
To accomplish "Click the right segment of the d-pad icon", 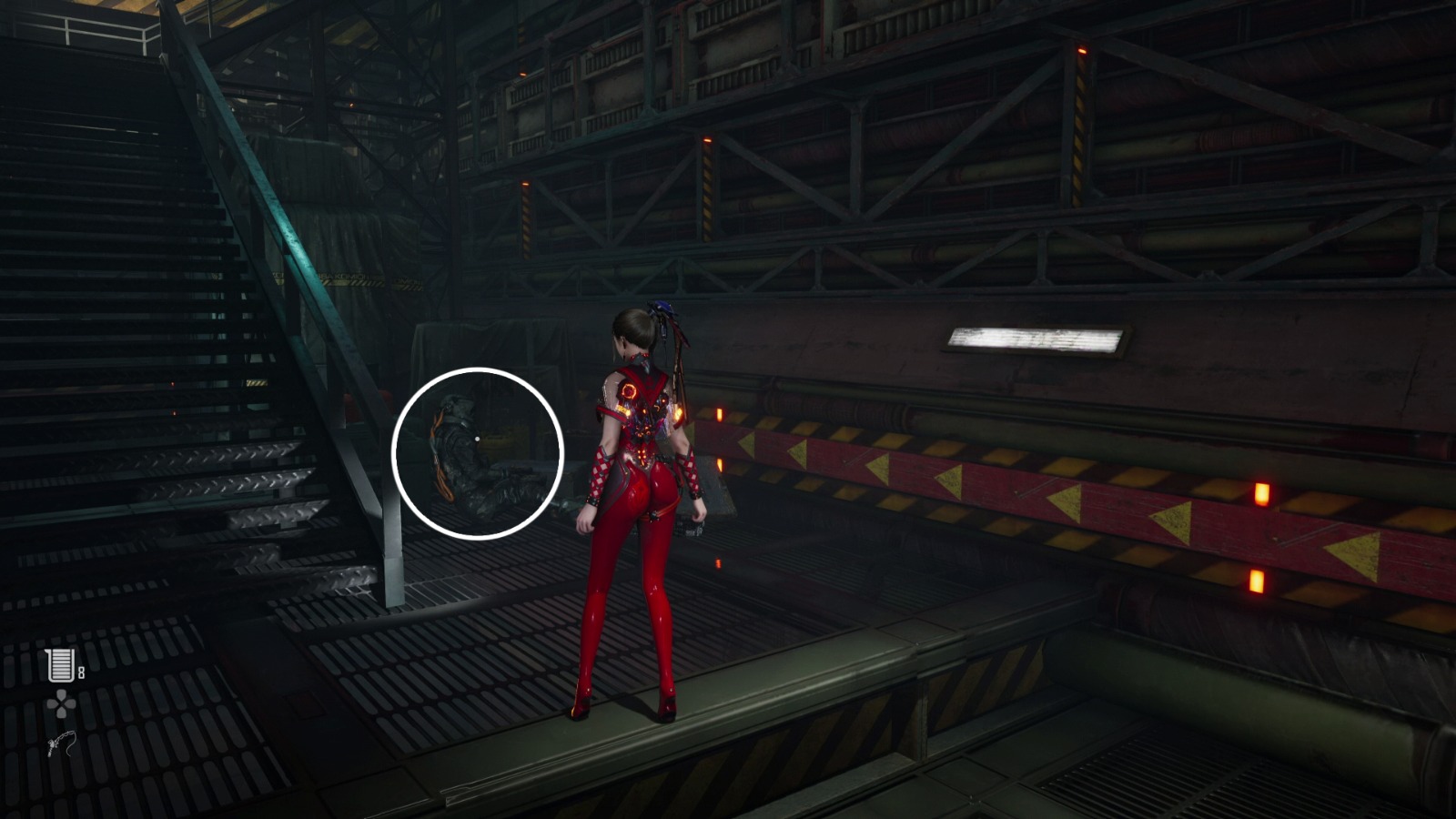I will pyautogui.click(x=70, y=703).
